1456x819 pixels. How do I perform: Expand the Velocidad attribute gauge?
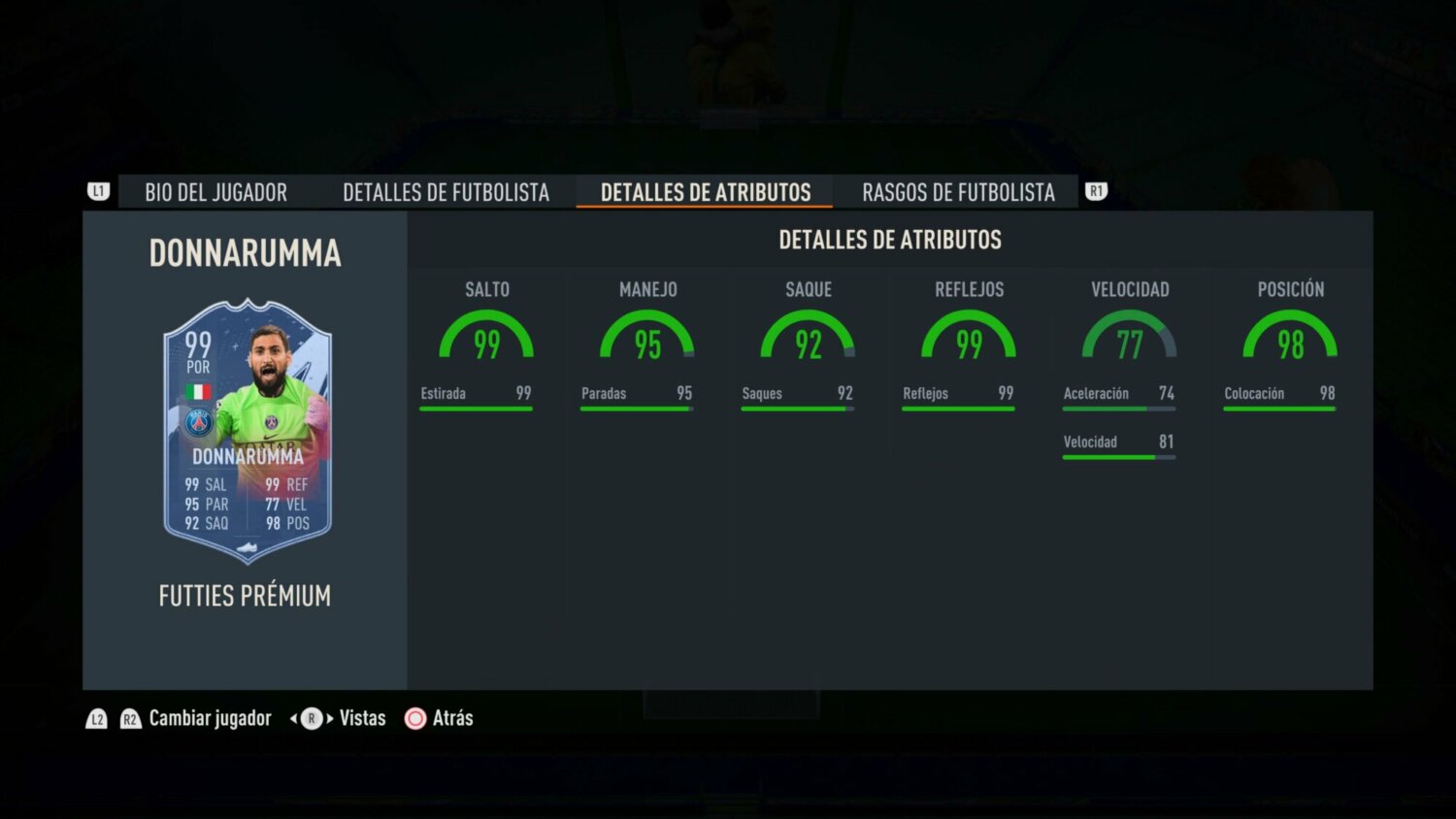1131,340
